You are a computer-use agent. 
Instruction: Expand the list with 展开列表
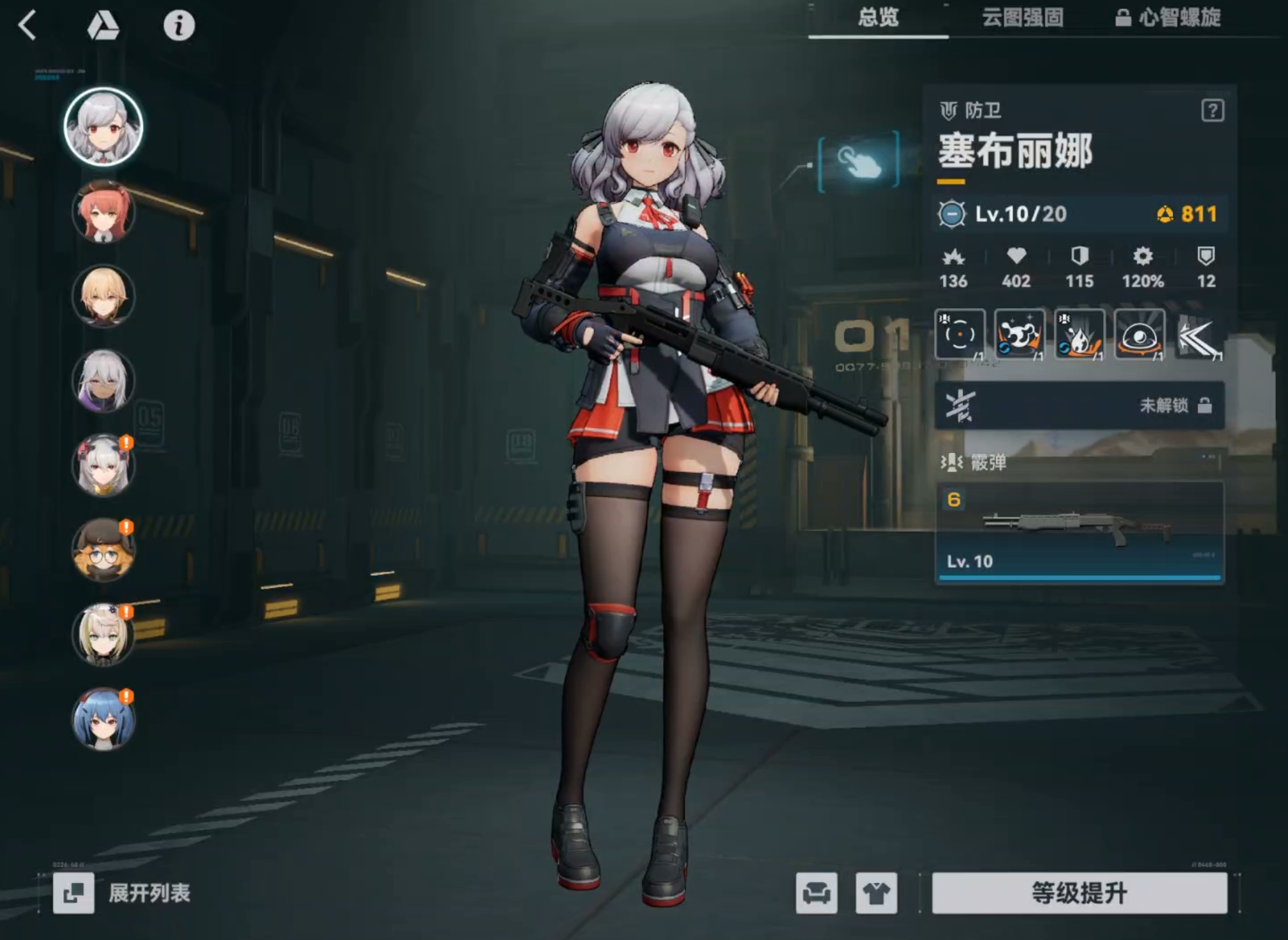[x=122, y=893]
